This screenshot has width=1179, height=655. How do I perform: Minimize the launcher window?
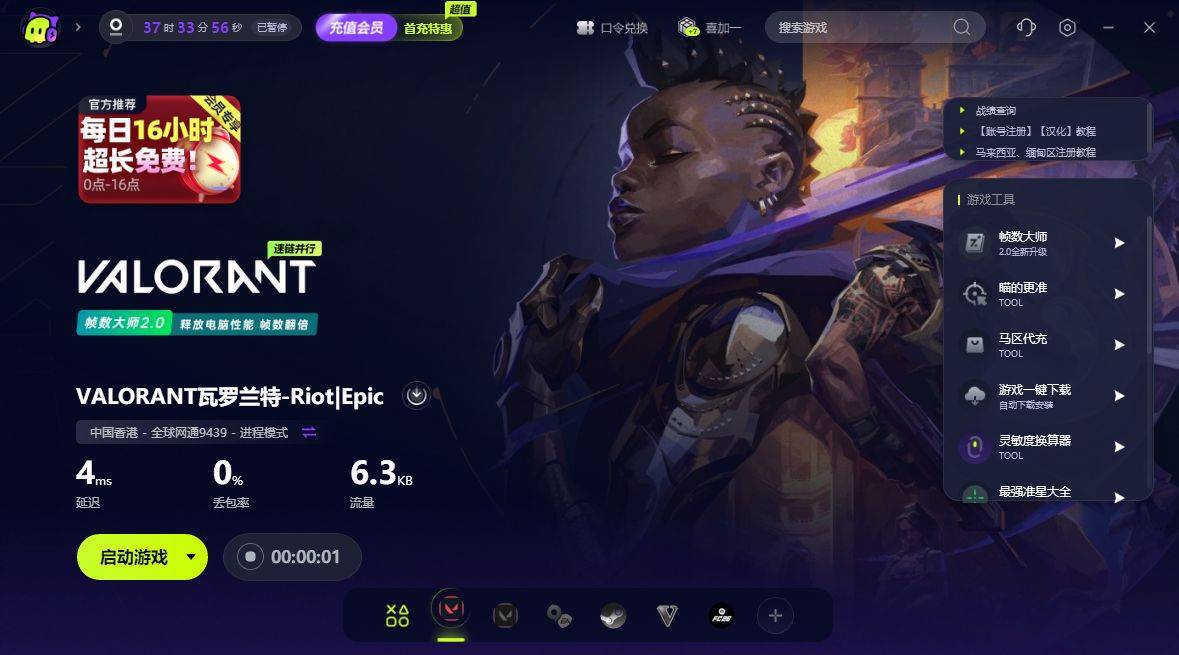click(1108, 28)
